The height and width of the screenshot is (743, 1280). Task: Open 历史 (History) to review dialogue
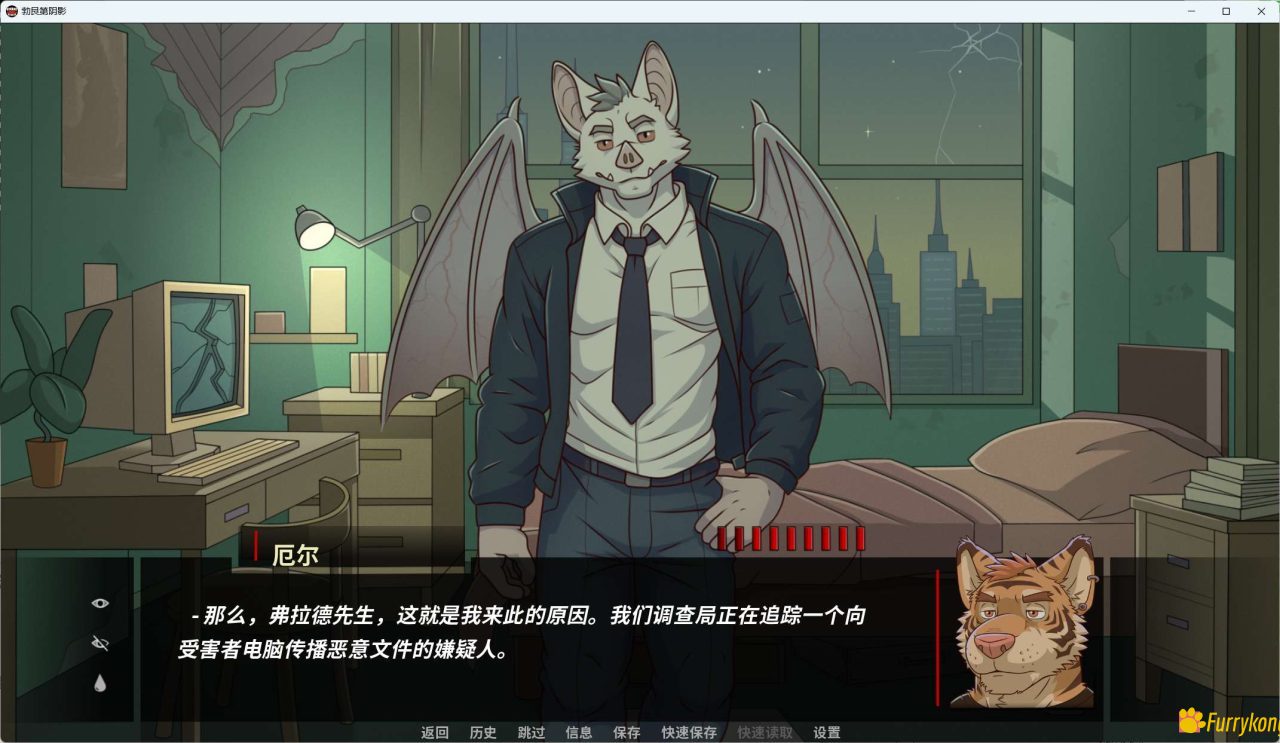(x=484, y=732)
